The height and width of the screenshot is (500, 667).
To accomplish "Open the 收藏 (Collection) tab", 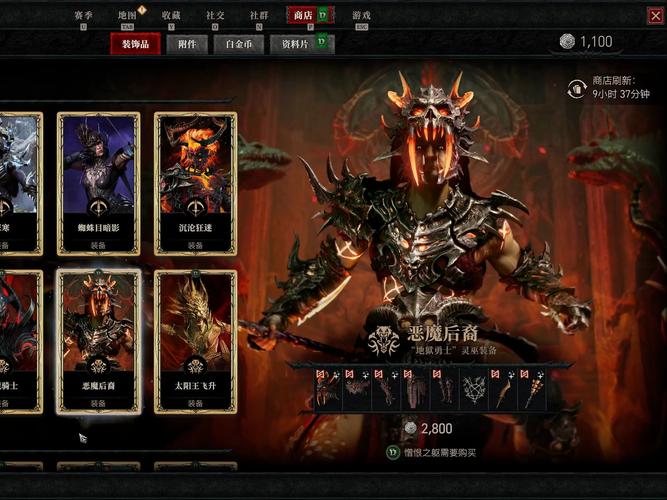I will click(171, 15).
